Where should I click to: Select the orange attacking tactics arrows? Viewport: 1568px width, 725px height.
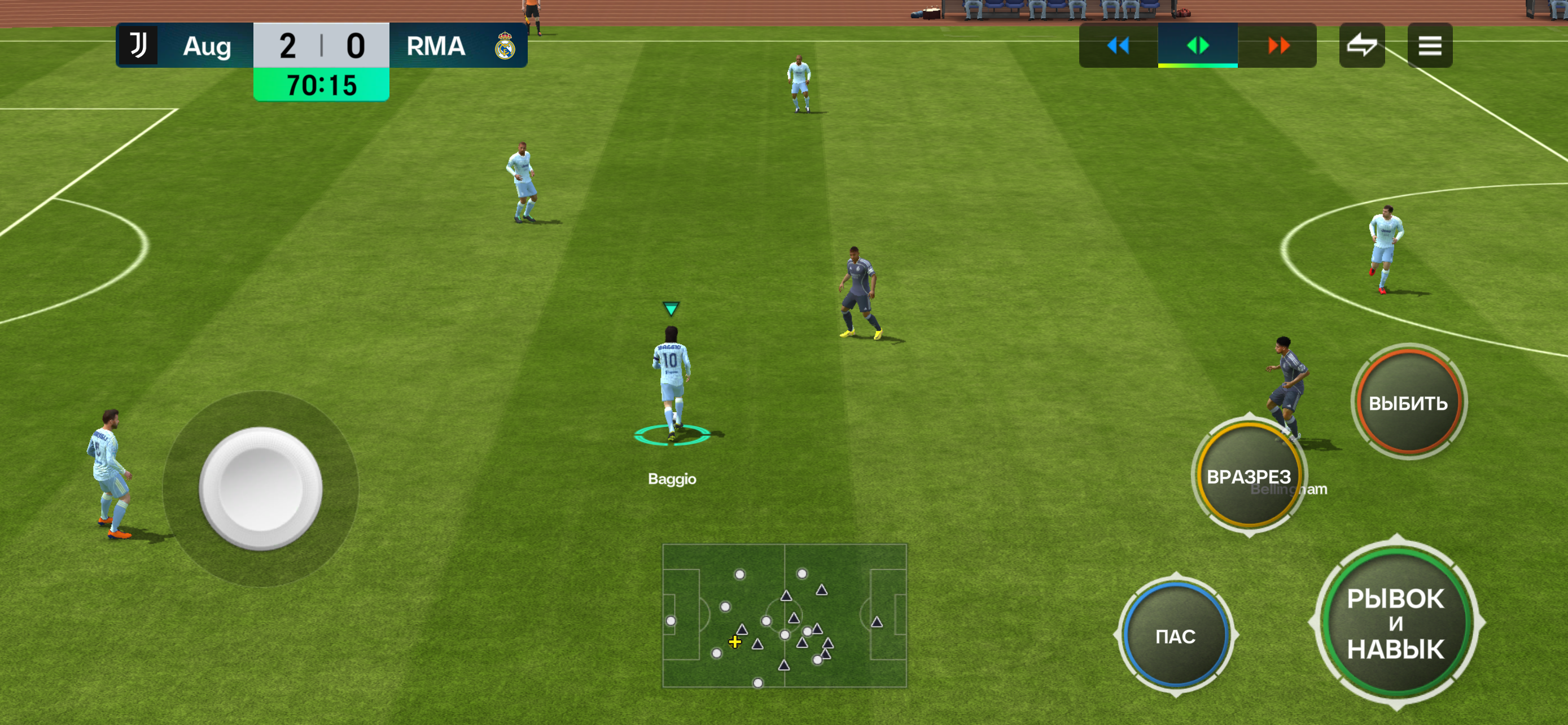[1278, 46]
